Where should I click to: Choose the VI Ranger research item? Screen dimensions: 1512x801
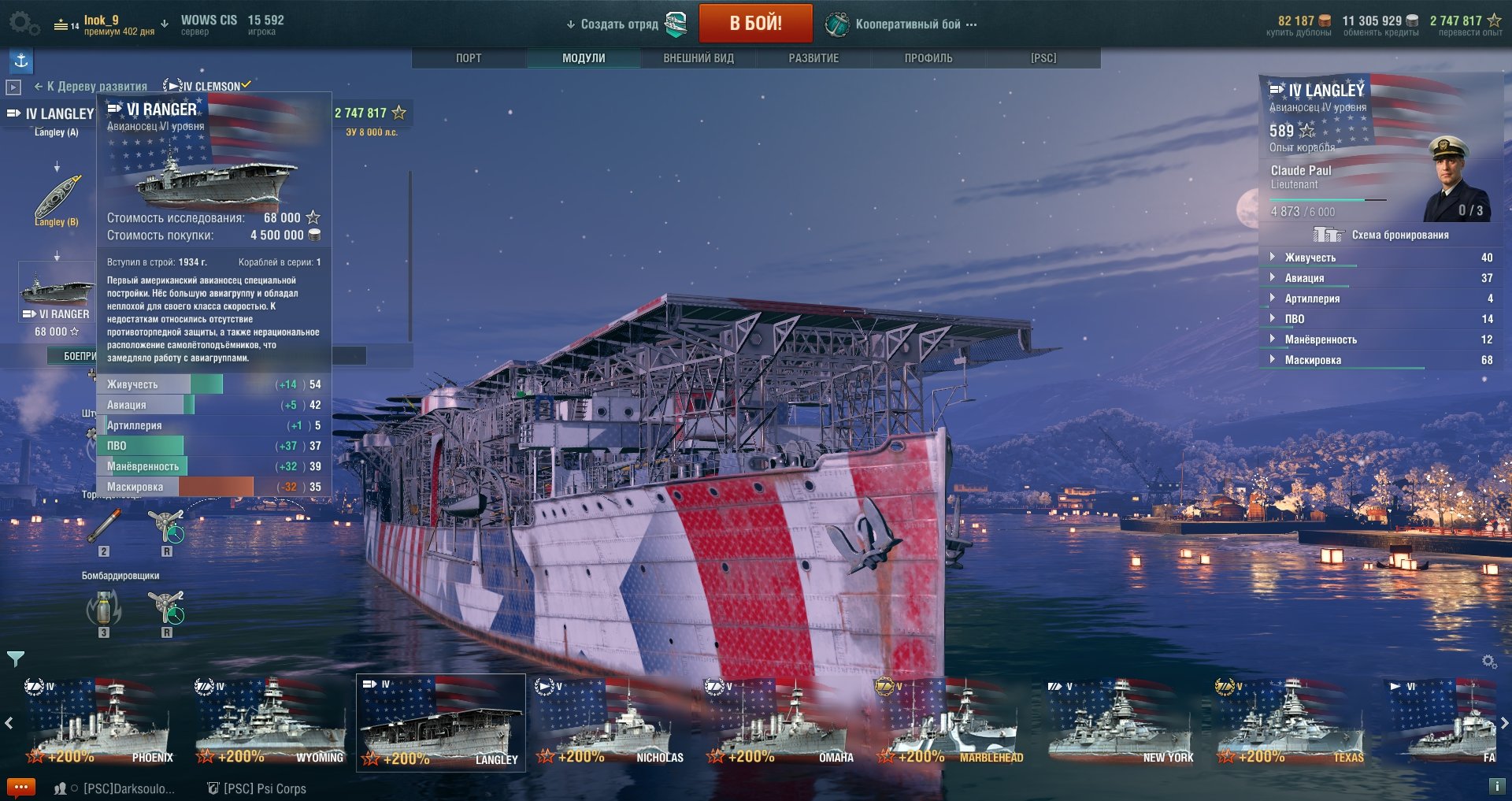(56, 299)
